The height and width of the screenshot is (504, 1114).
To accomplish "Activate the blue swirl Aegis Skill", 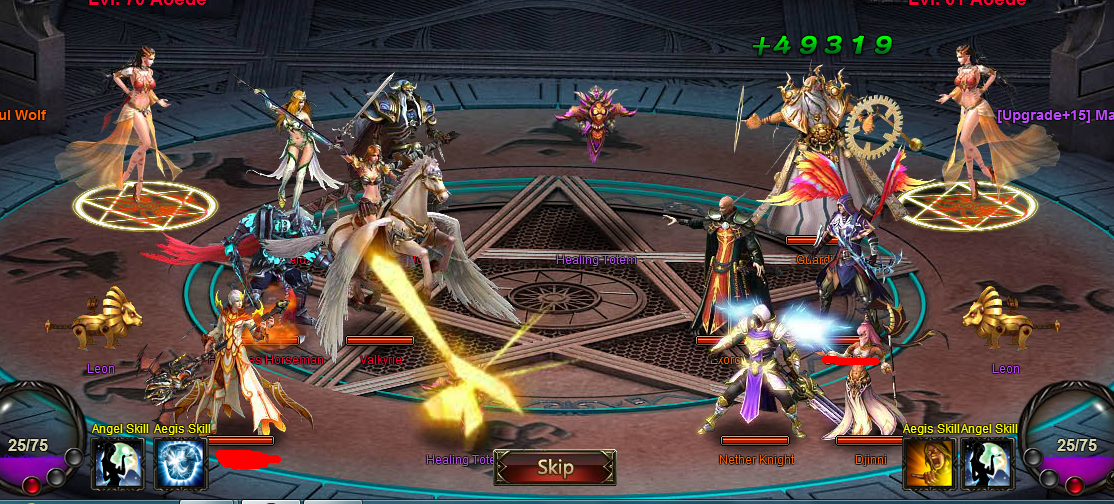I will [181, 464].
